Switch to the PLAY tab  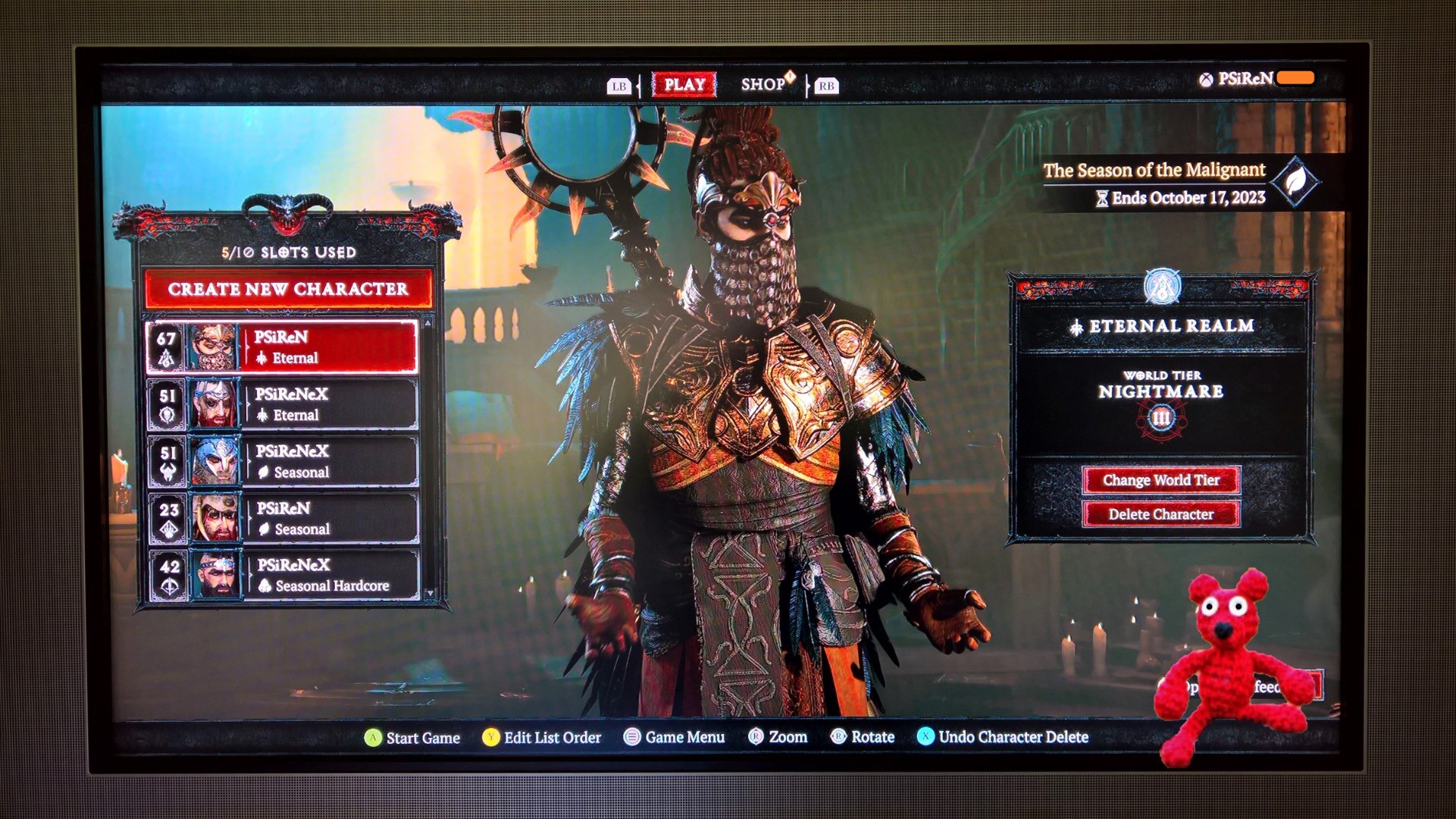click(x=684, y=85)
